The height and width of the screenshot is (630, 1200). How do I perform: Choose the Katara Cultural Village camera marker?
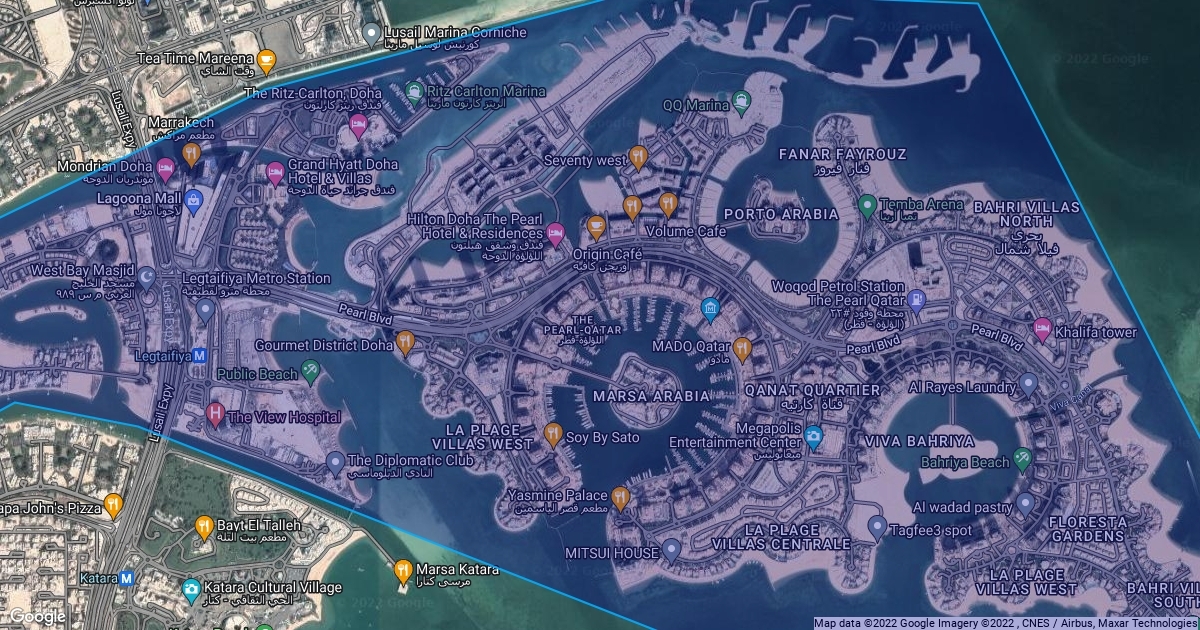click(x=191, y=588)
